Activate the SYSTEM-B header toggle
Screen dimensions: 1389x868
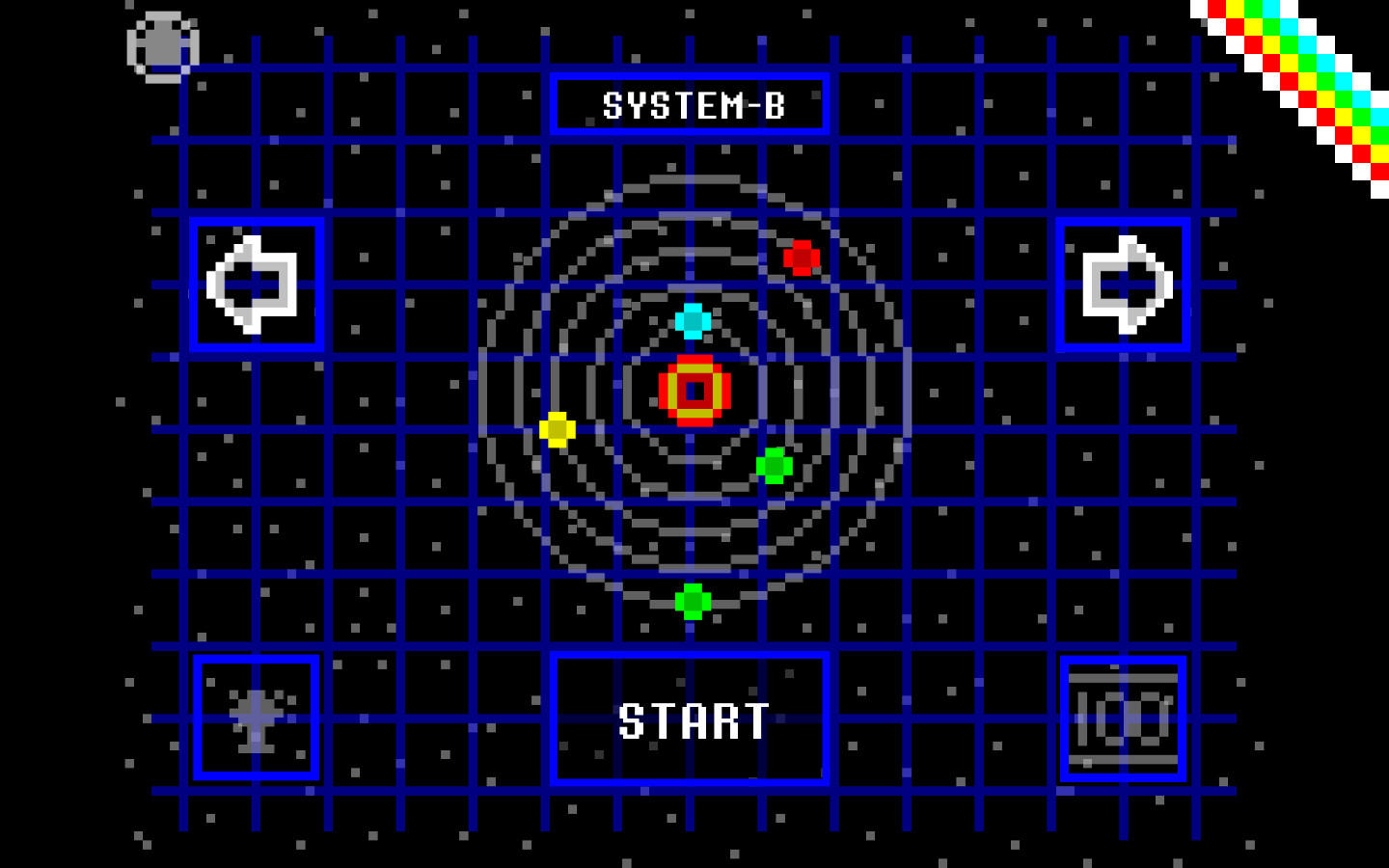pos(692,103)
